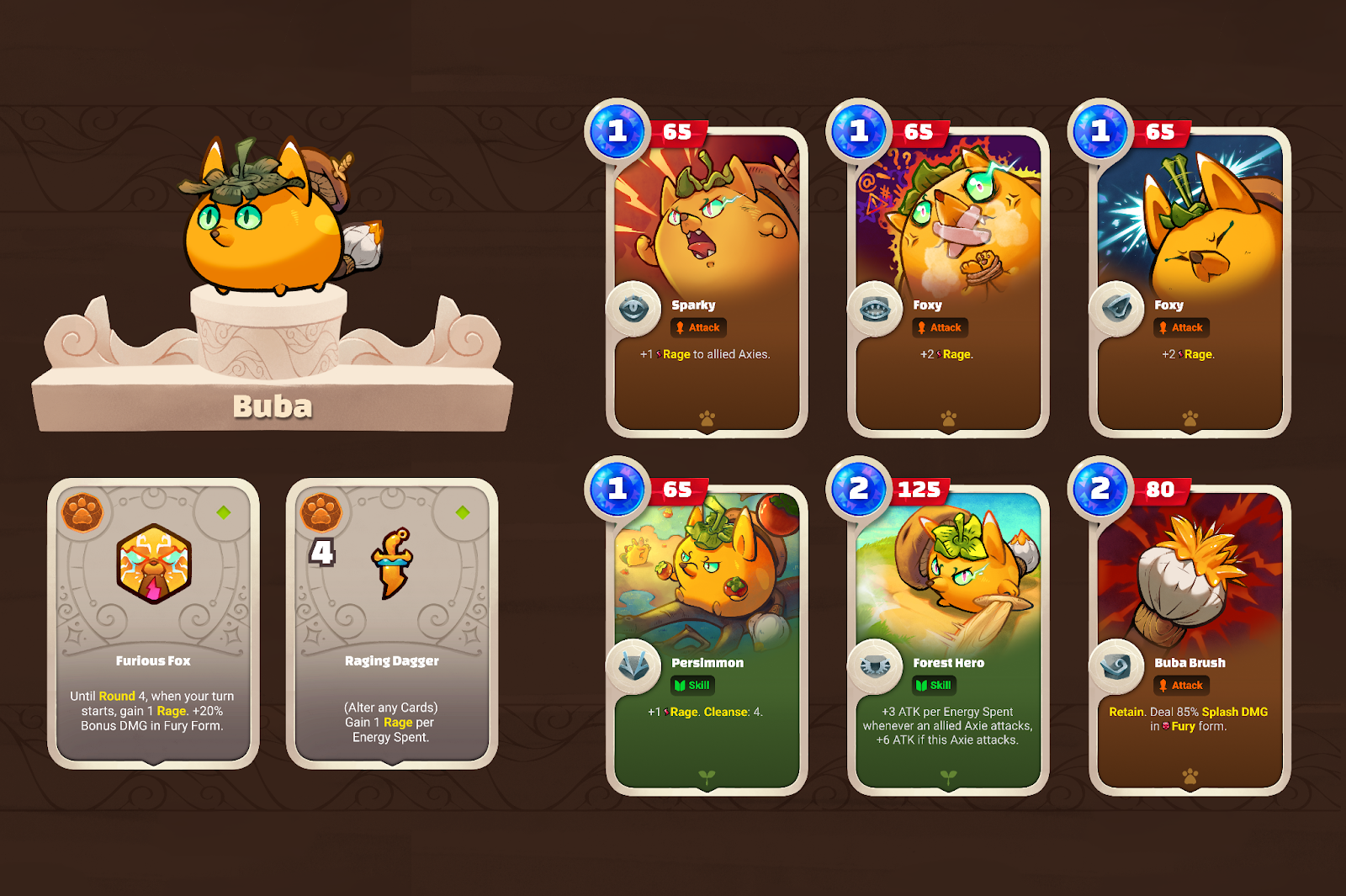This screenshot has height=896, width=1346.
Task: Select the back body-part icon on Forest Hero card
Action: [875, 666]
